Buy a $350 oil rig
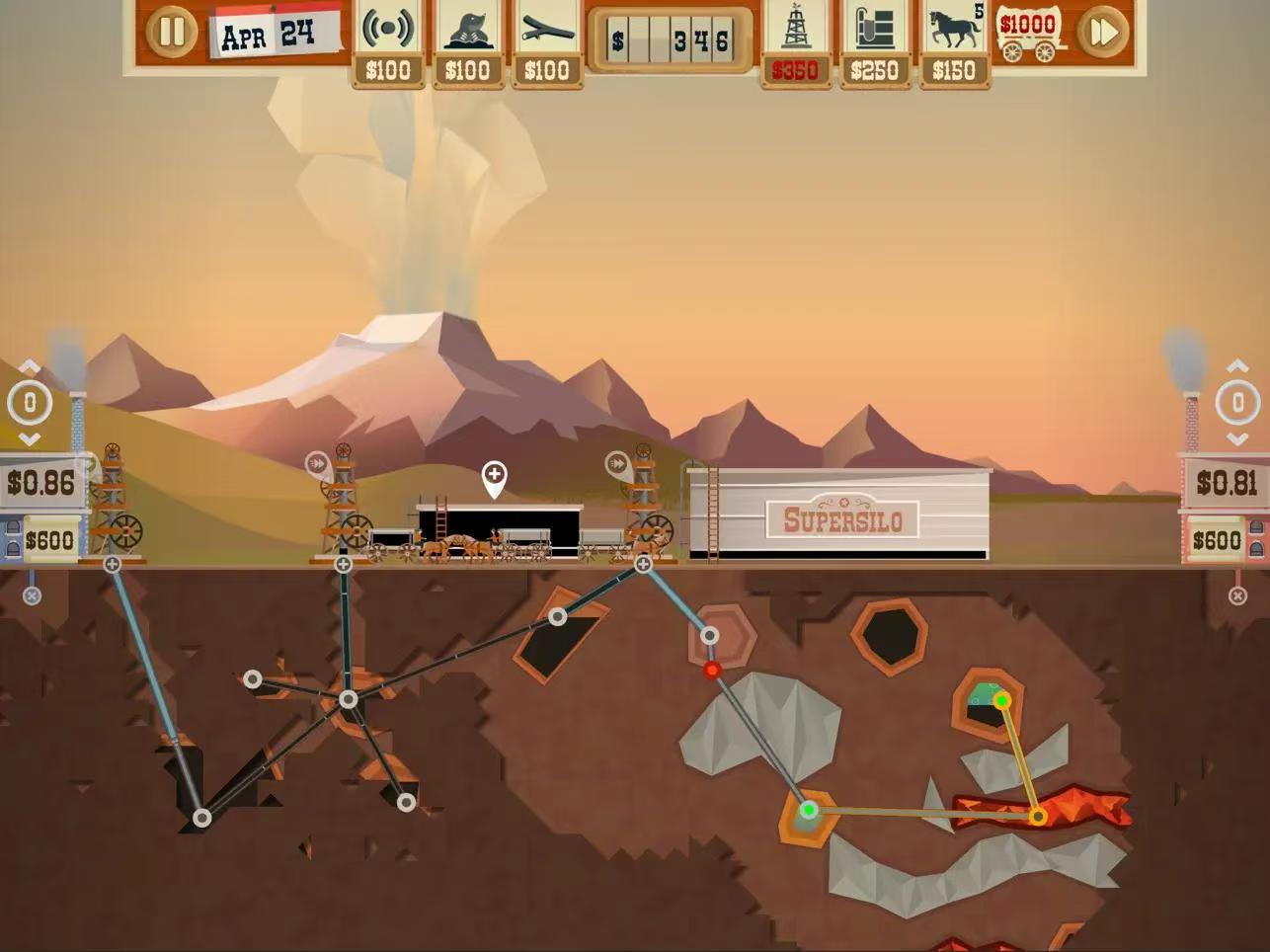 pos(795,44)
